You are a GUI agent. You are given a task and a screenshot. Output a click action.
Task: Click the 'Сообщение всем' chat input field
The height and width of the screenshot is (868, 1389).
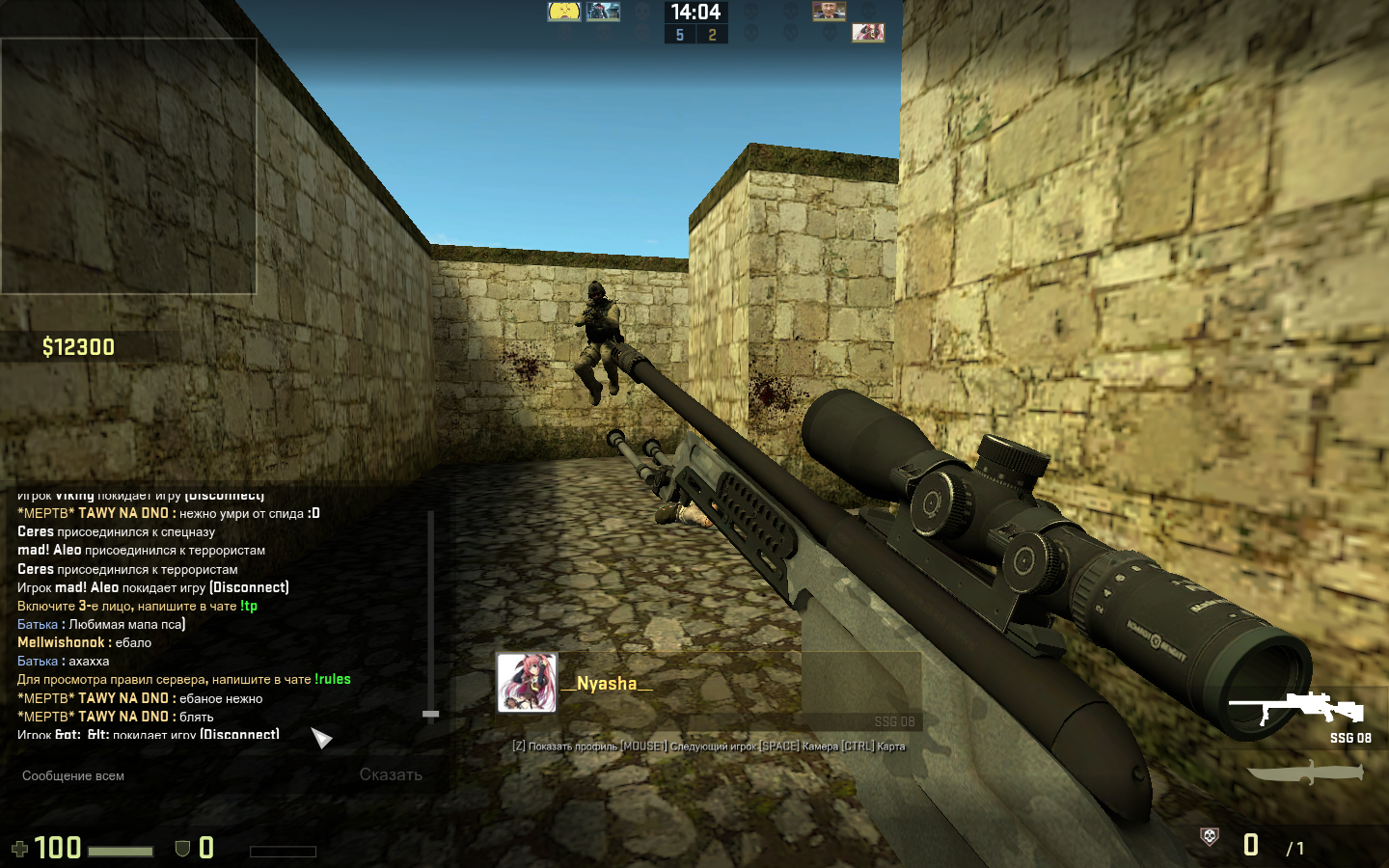pos(174,775)
